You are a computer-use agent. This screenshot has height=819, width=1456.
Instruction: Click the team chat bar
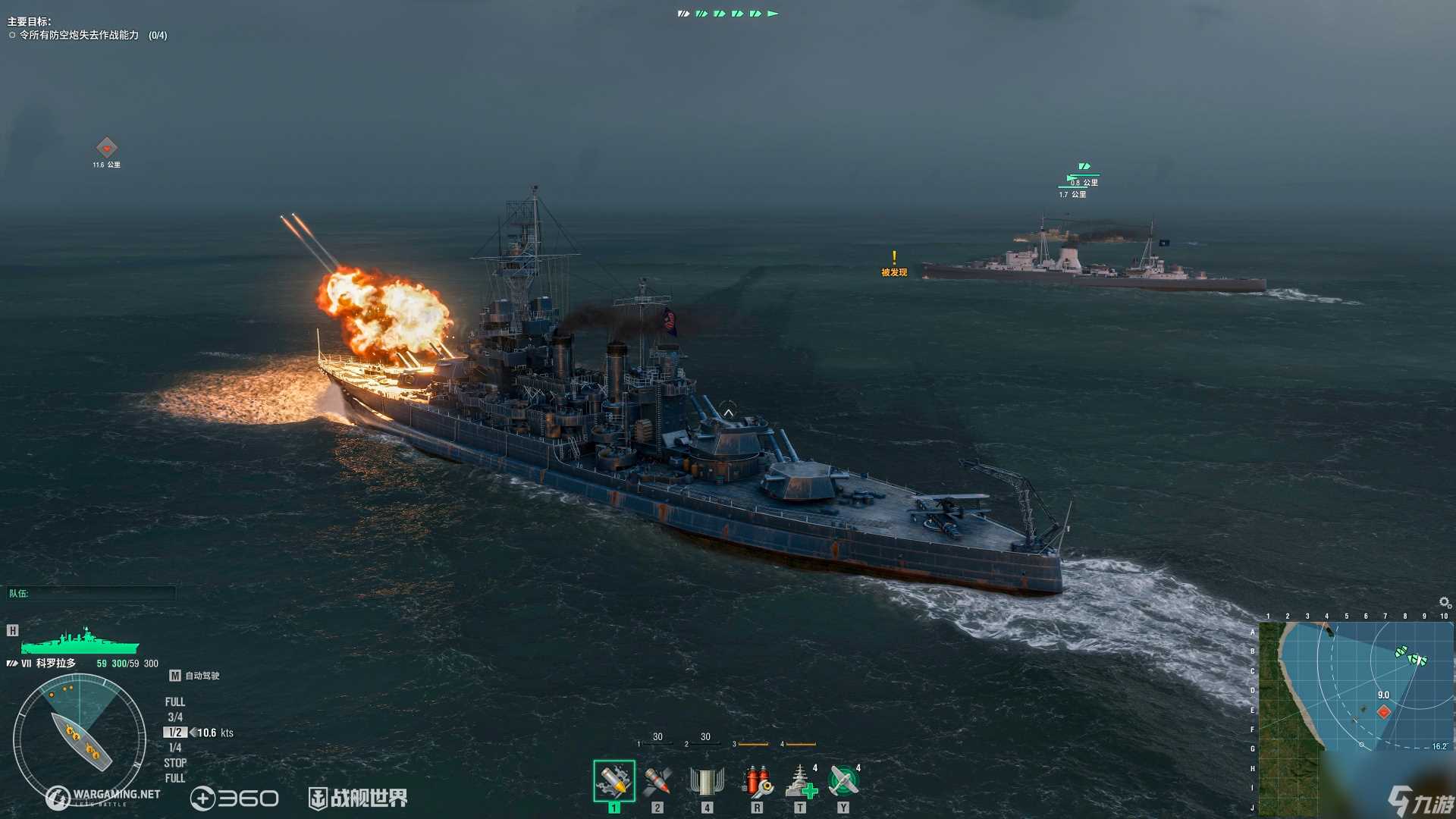tap(91, 594)
